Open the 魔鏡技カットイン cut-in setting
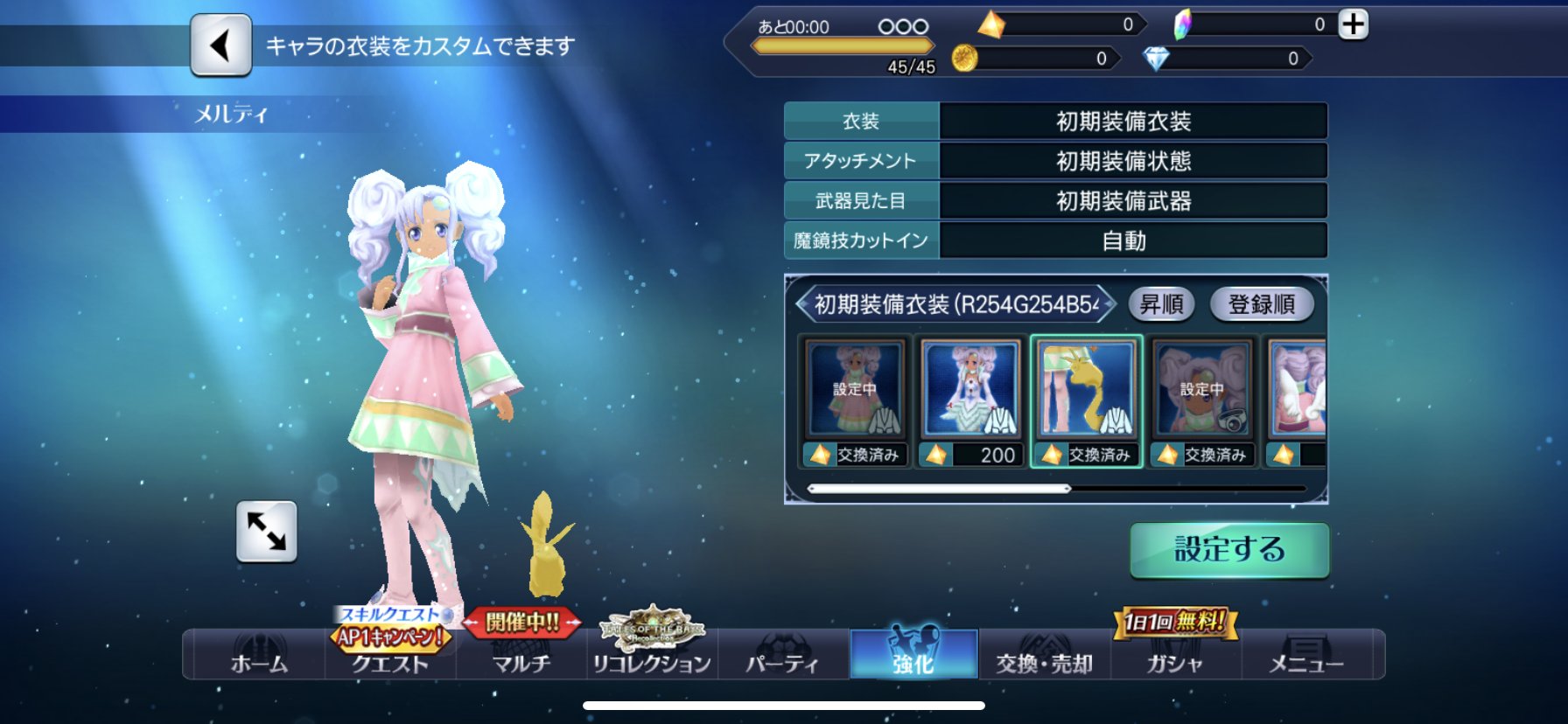 coord(1055,240)
